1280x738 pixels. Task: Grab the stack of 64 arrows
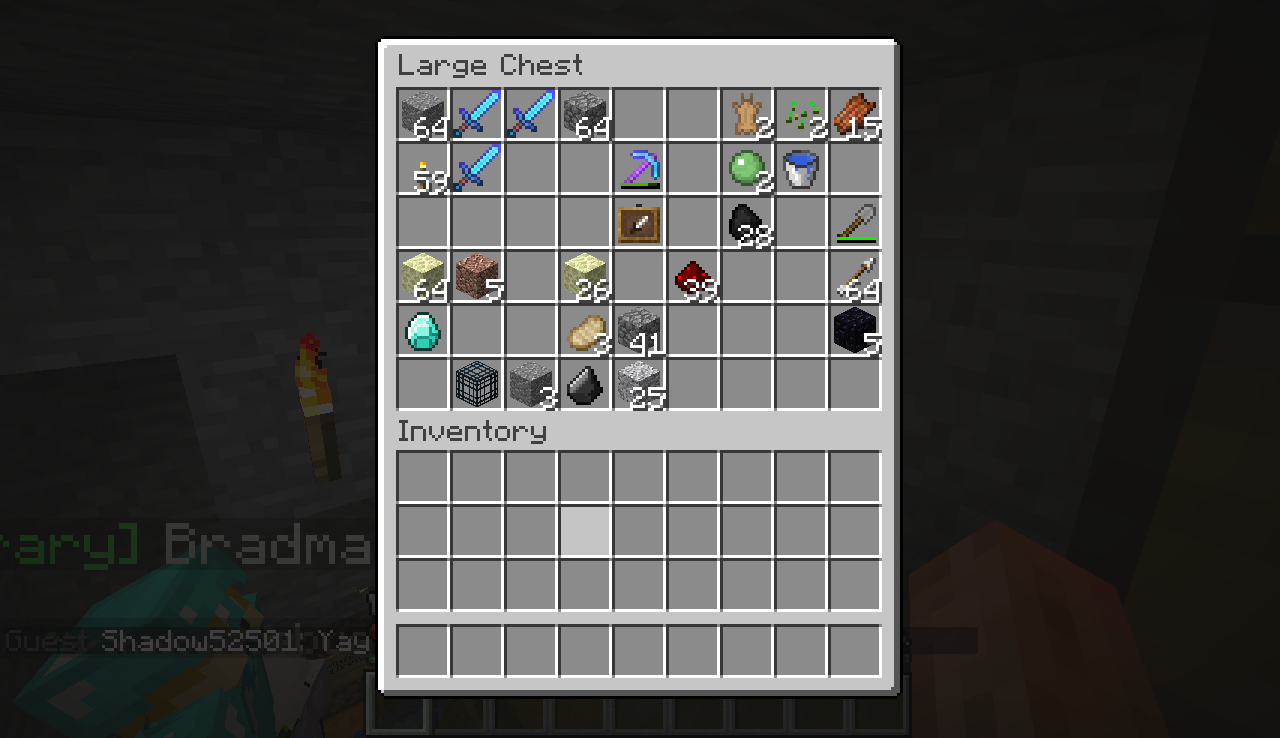(x=855, y=276)
